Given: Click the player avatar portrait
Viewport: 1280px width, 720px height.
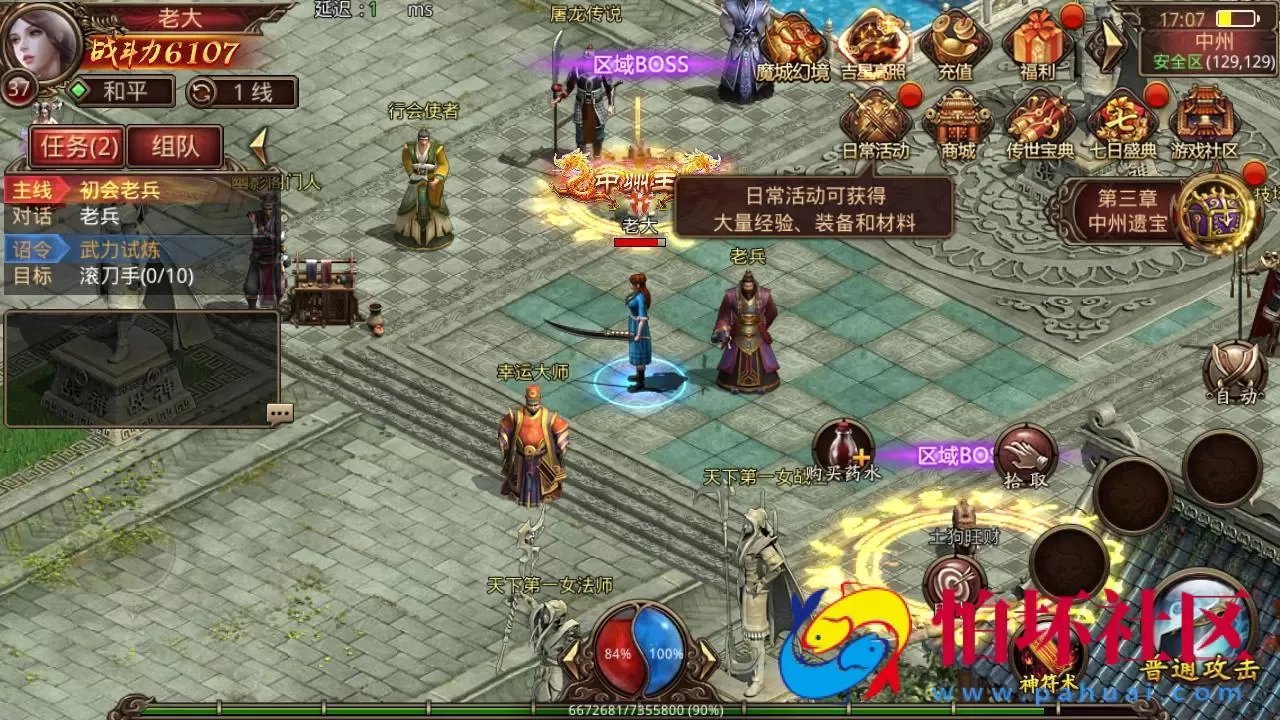Looking at the screenshot, I should tap(40, 45).
